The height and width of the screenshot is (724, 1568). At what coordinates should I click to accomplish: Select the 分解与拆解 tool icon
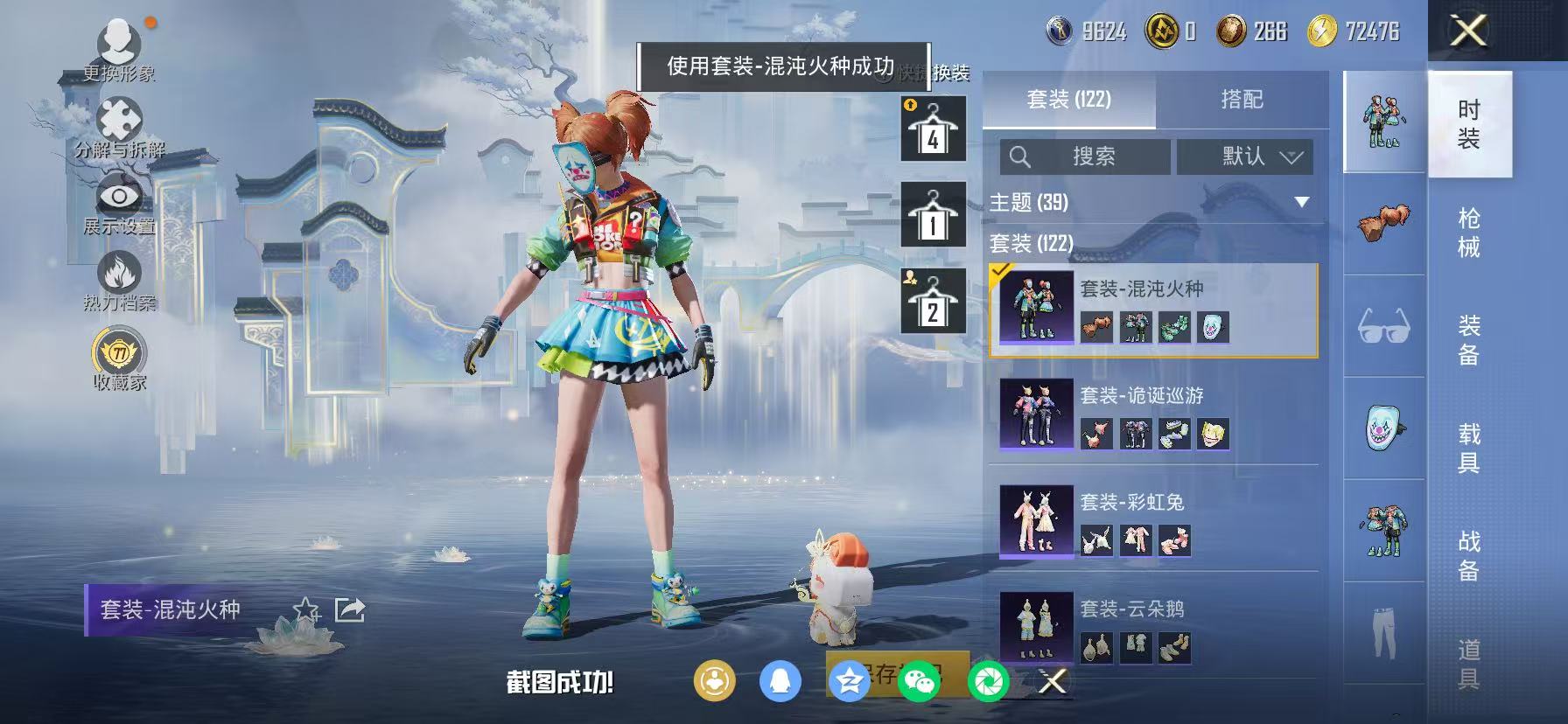click(121, 118)
